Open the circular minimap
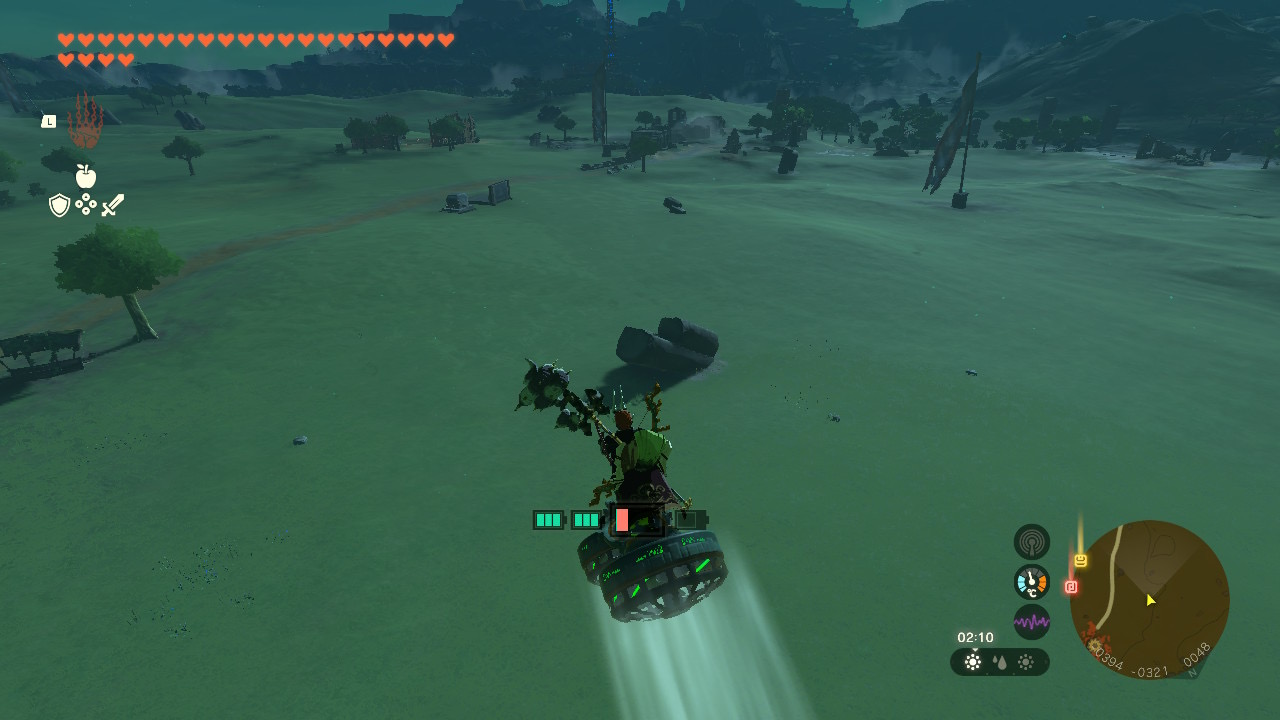This screenshot has width=1280, height=720. [x=1149, y=600]
